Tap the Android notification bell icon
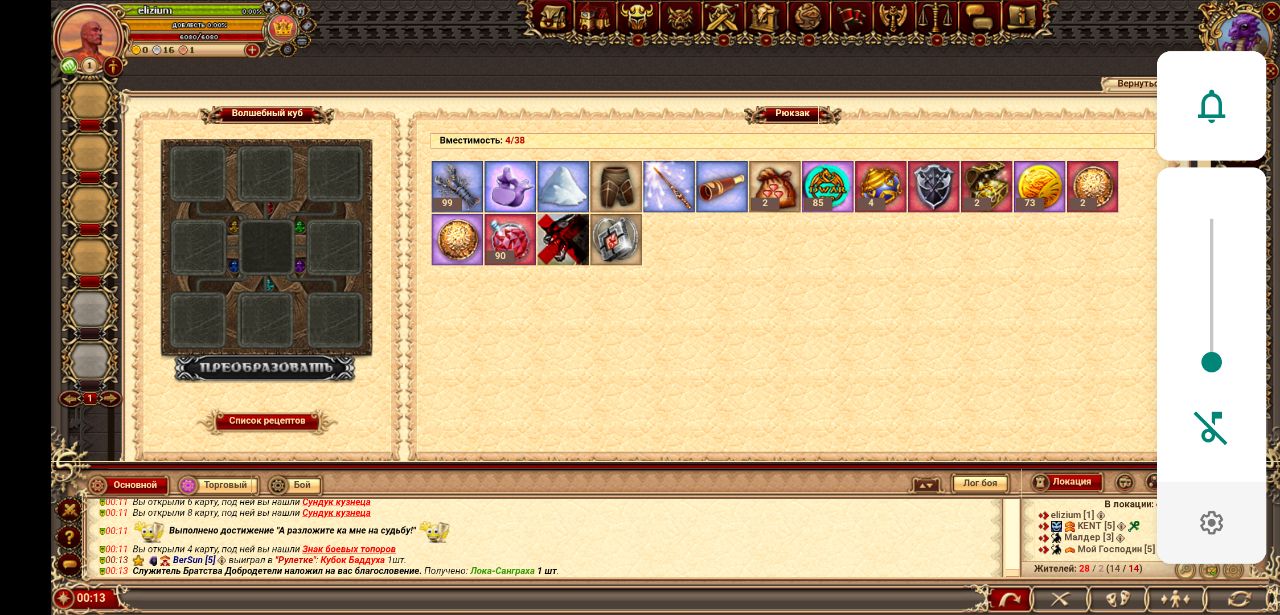Image resolution: width=1280 pixels, height=615 pixels. coord(1211,106)
